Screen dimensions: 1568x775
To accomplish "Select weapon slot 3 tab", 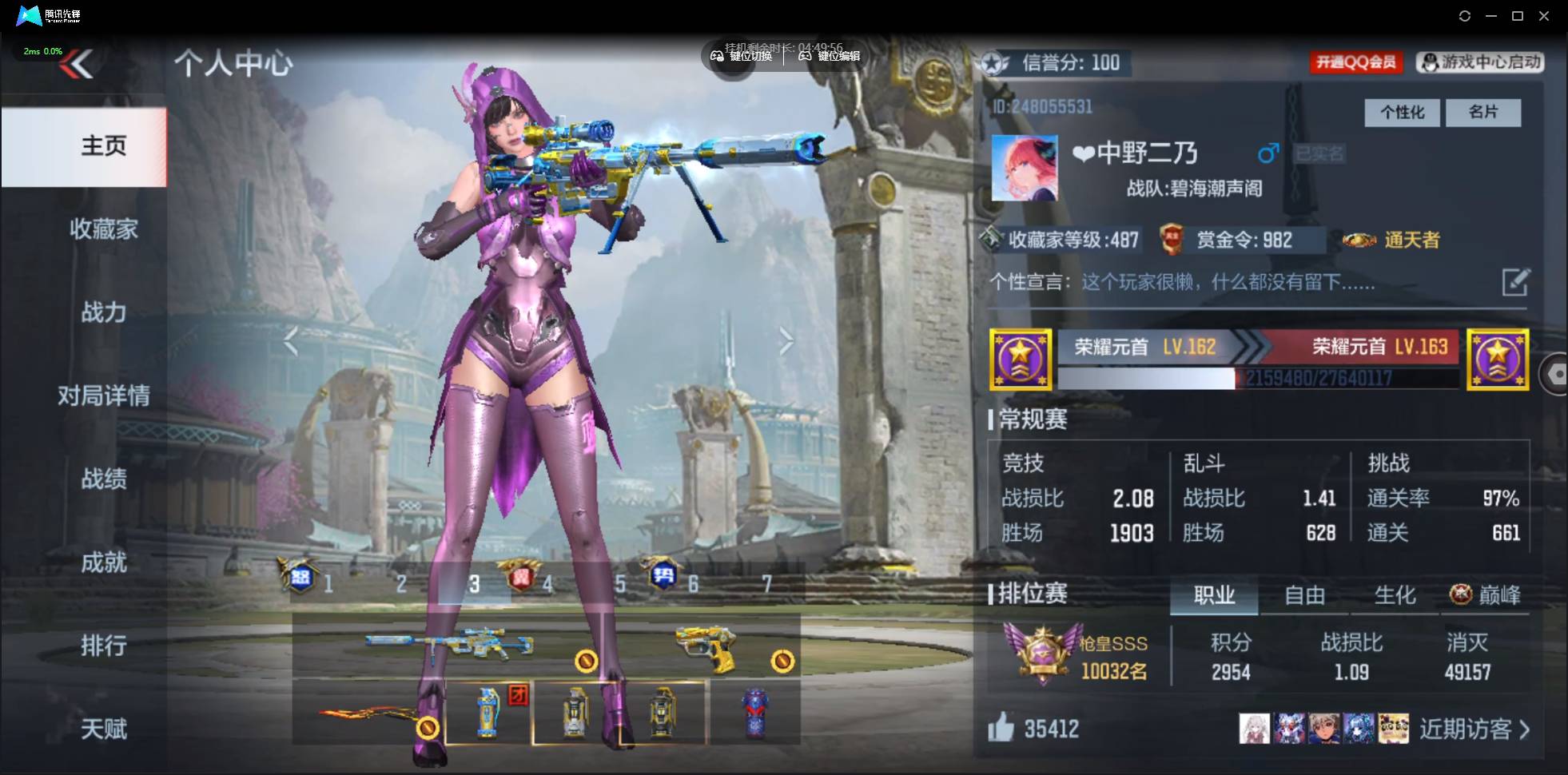I will [x=475, y=583].
